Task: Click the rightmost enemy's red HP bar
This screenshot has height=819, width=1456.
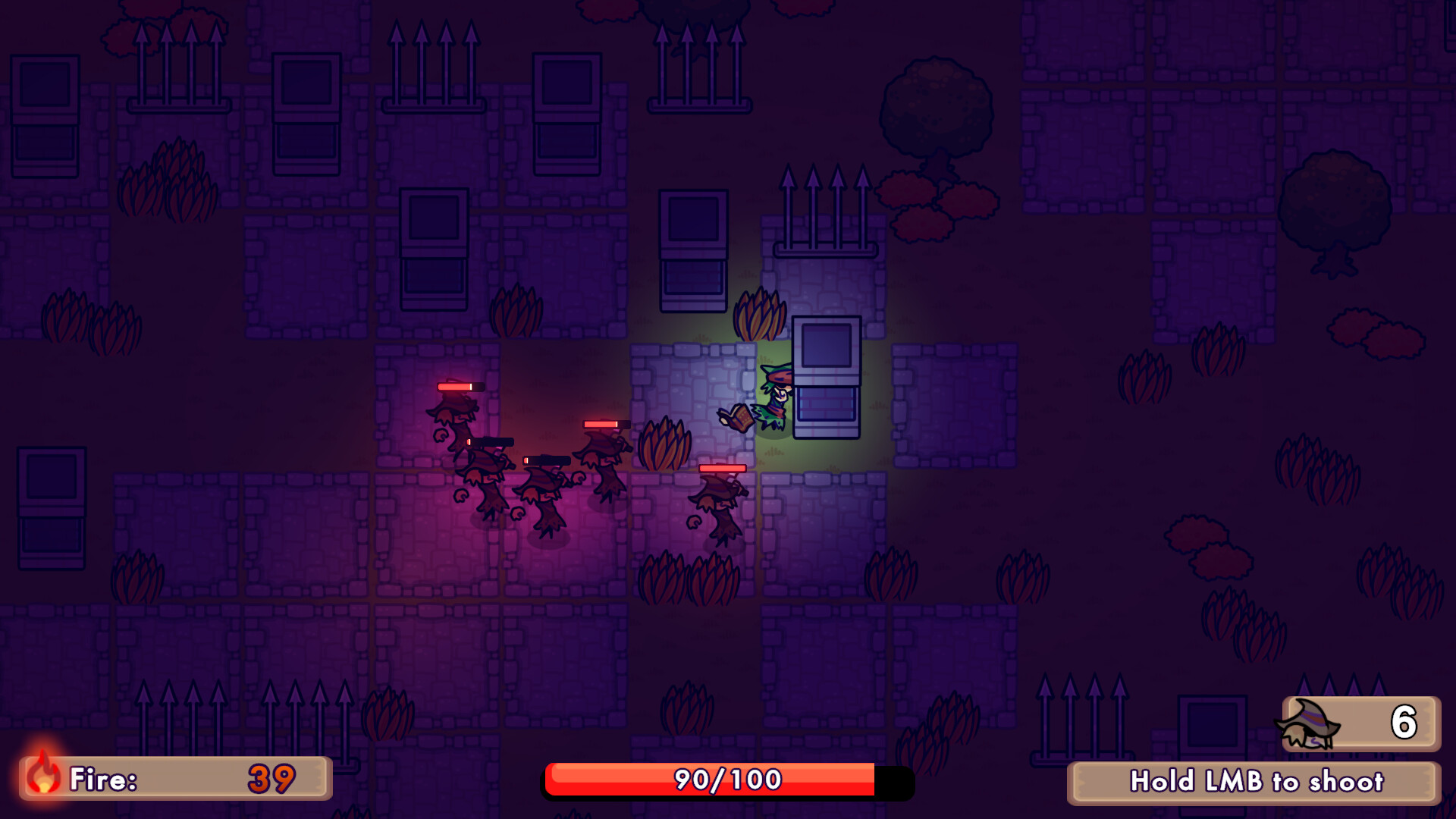Action: pos(723,468)
